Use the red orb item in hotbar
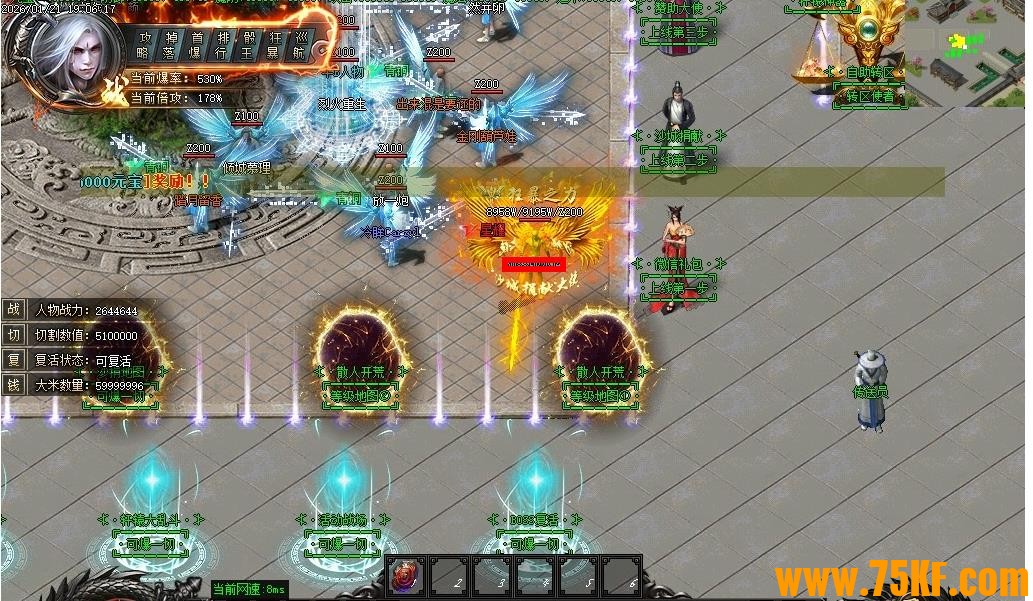 [406, 578]
